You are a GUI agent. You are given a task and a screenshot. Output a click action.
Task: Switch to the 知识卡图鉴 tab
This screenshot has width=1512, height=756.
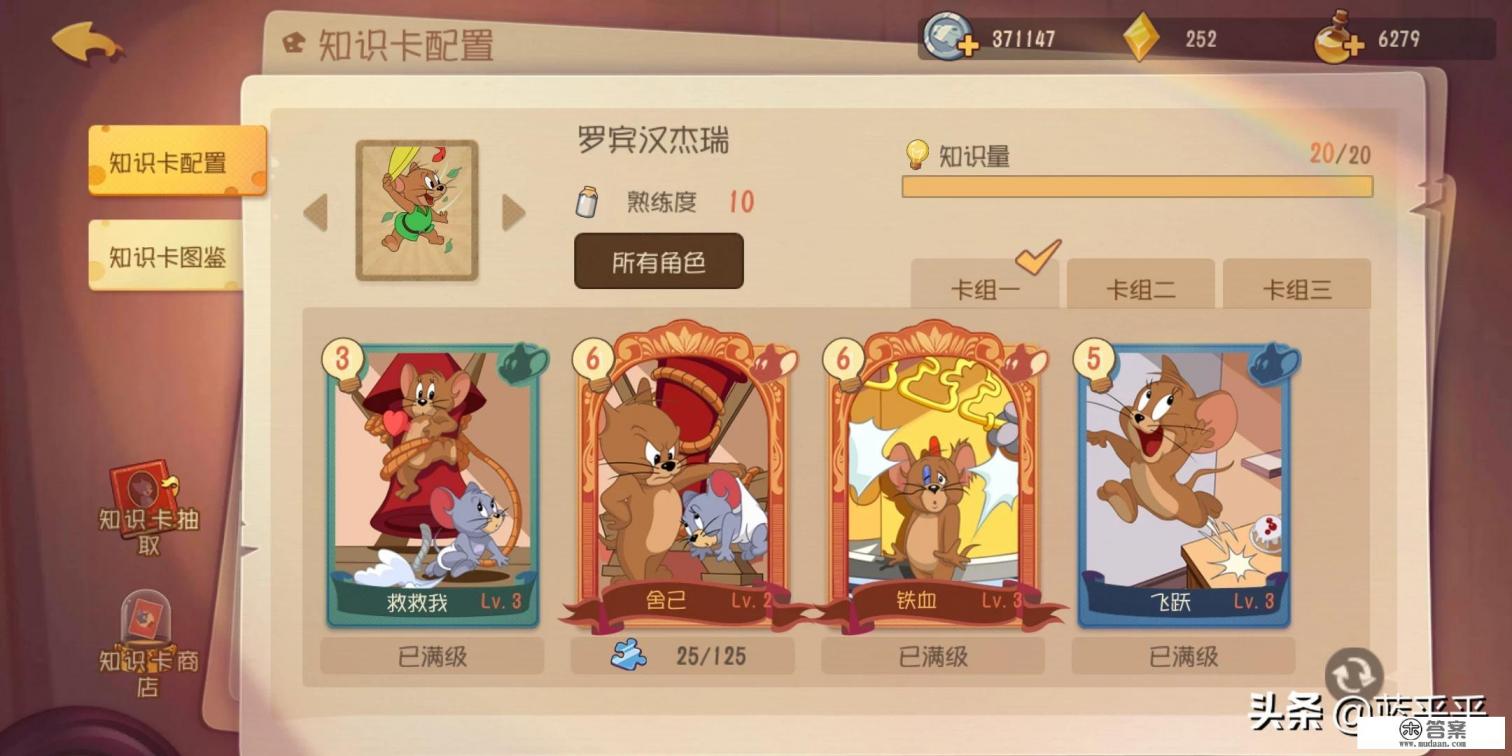click(x=171, y=257)
